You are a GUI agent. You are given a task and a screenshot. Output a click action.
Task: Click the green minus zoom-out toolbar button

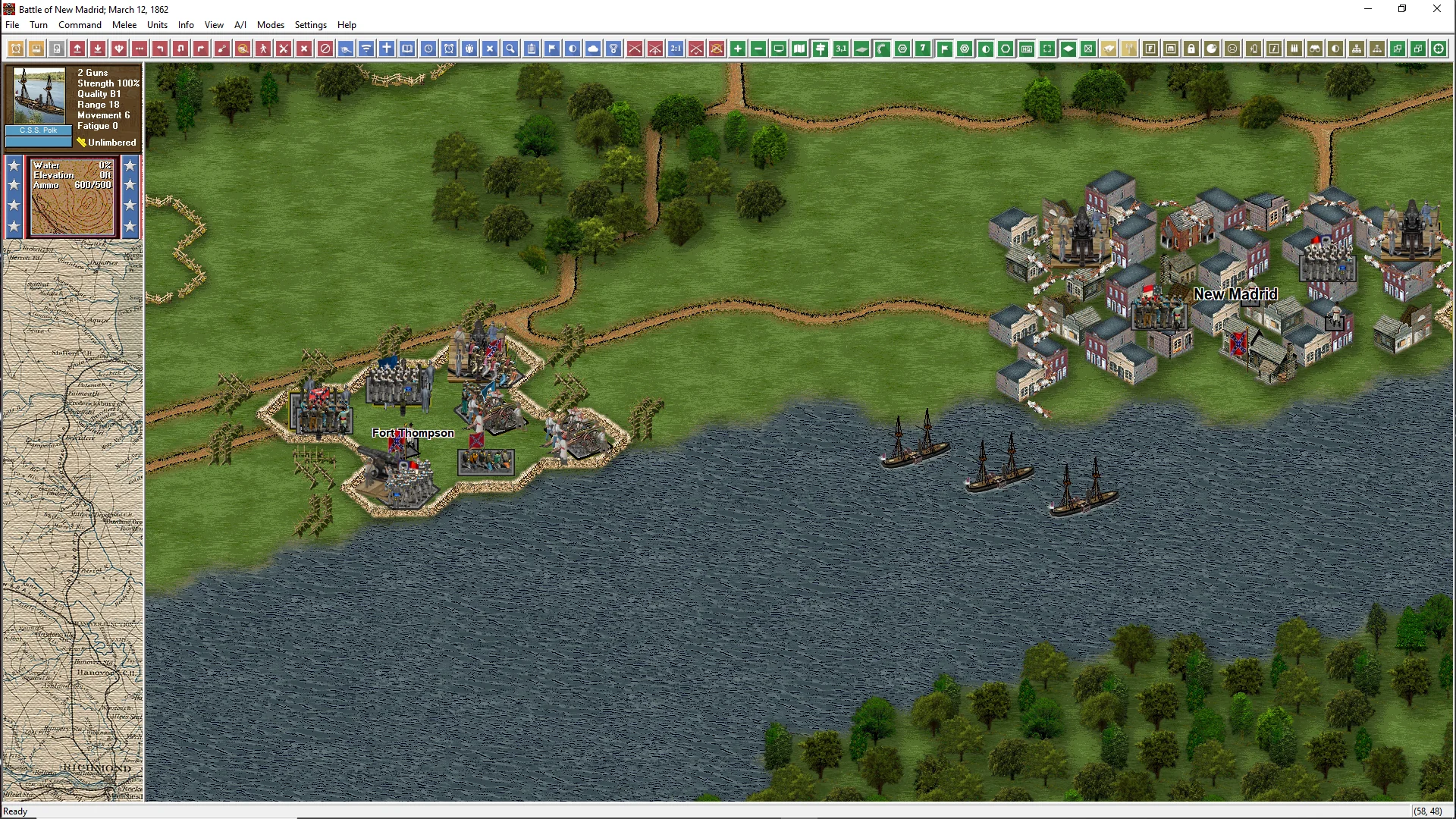tap(758, 49)
